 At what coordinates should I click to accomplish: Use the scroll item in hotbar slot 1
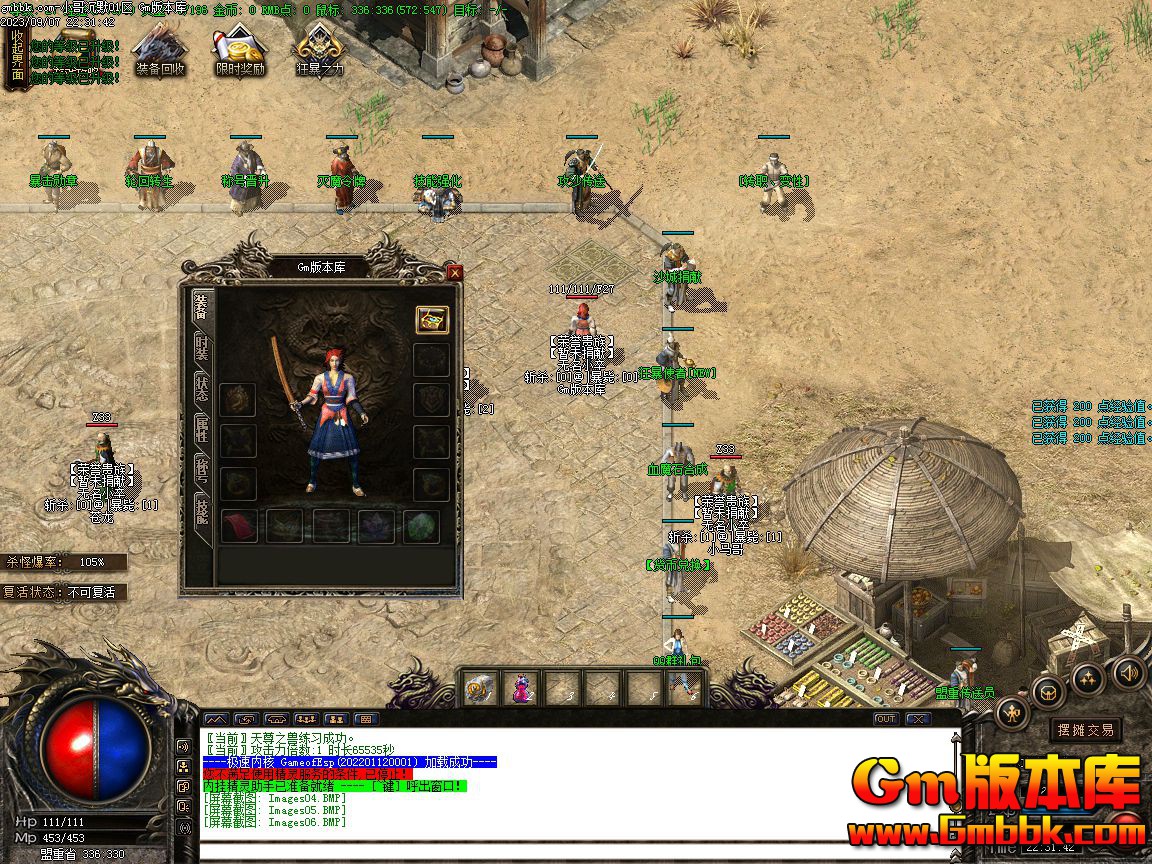[479, 687]
